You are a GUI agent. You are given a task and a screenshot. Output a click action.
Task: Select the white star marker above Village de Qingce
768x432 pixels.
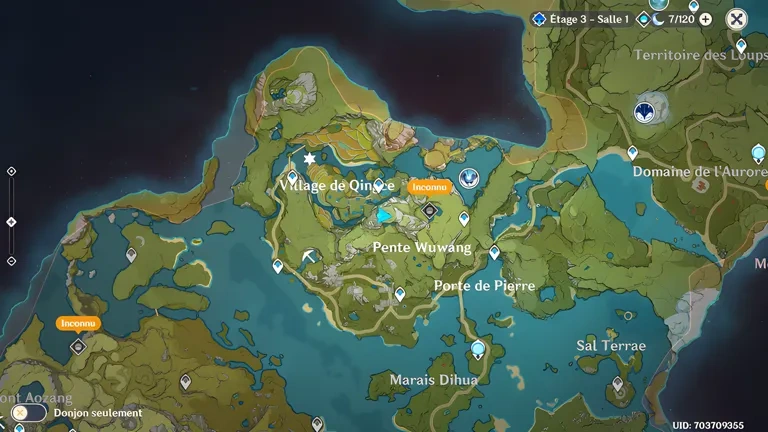(309, 159)
